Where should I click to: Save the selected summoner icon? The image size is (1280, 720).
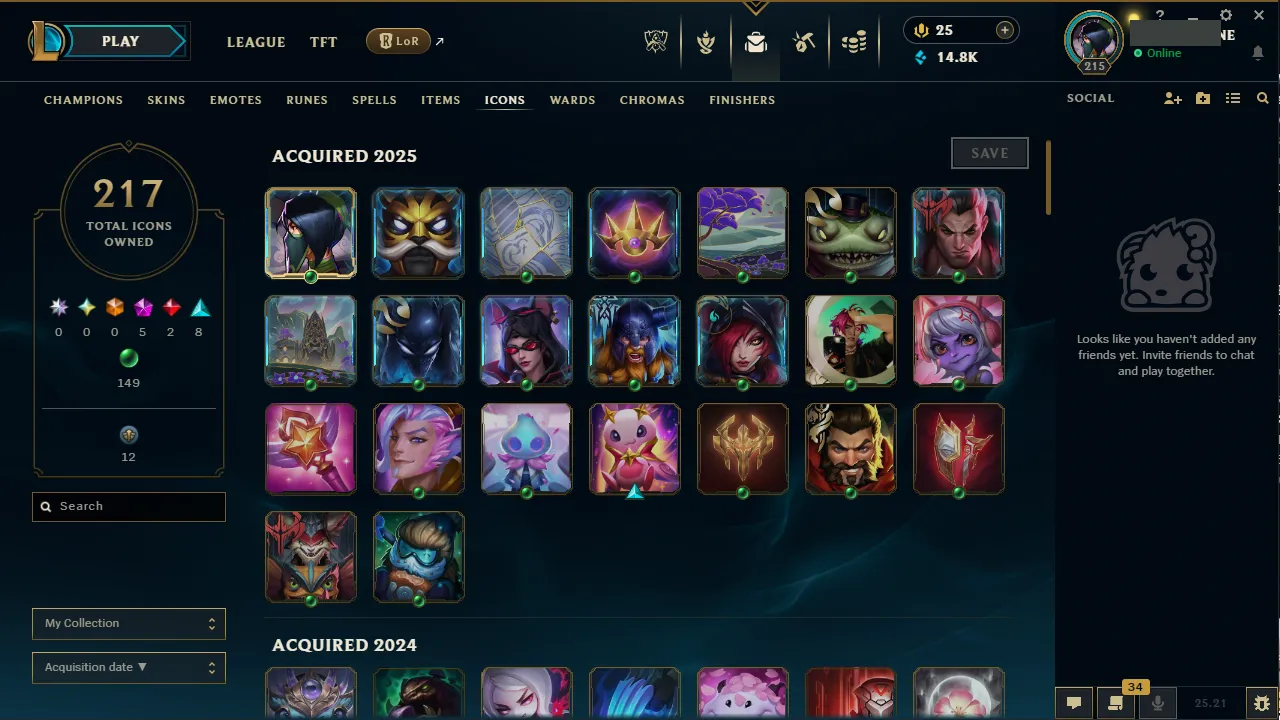click(989, 153)
